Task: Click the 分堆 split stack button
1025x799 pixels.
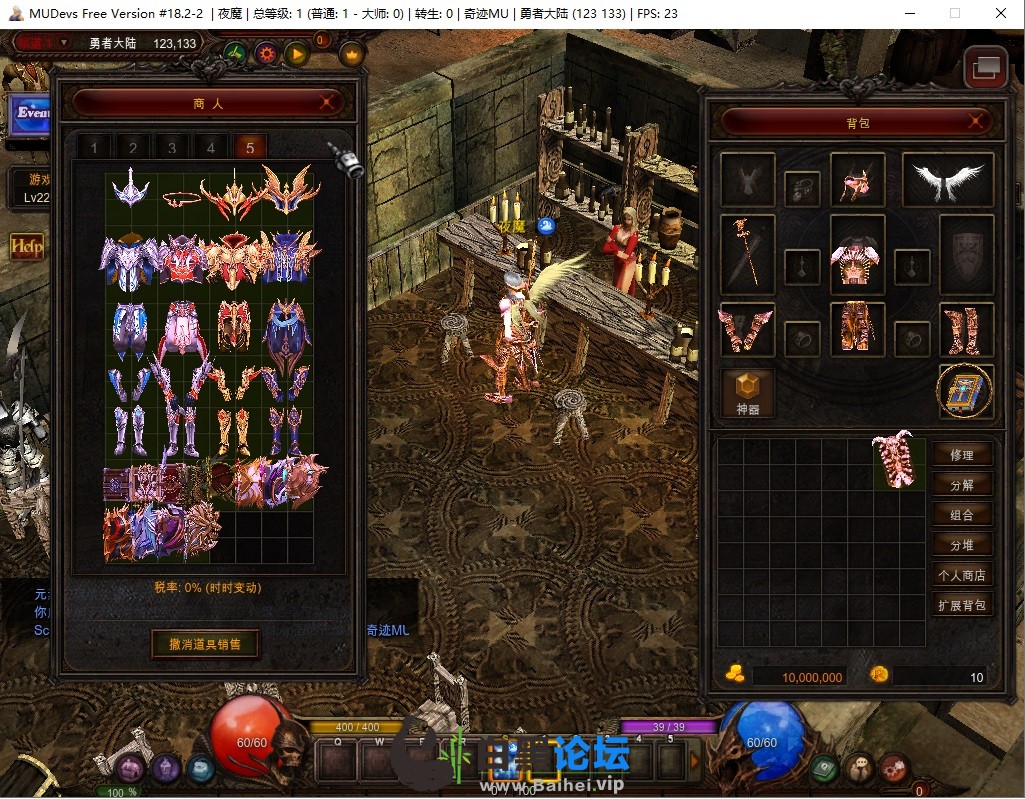Action: click(x=962, y=545)
